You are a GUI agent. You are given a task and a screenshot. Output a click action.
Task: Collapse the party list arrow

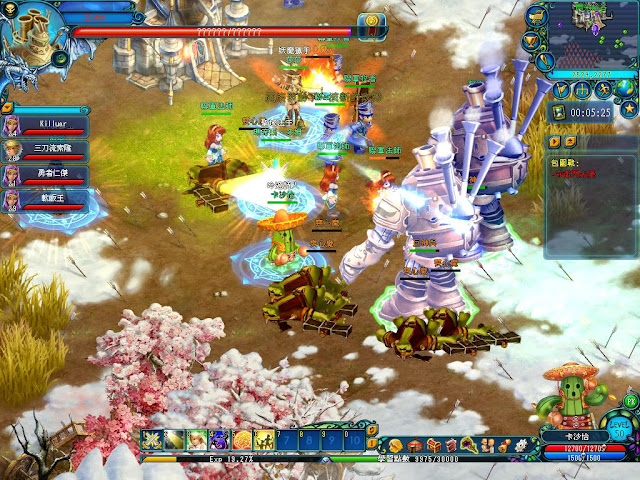[x=6, y=106]
